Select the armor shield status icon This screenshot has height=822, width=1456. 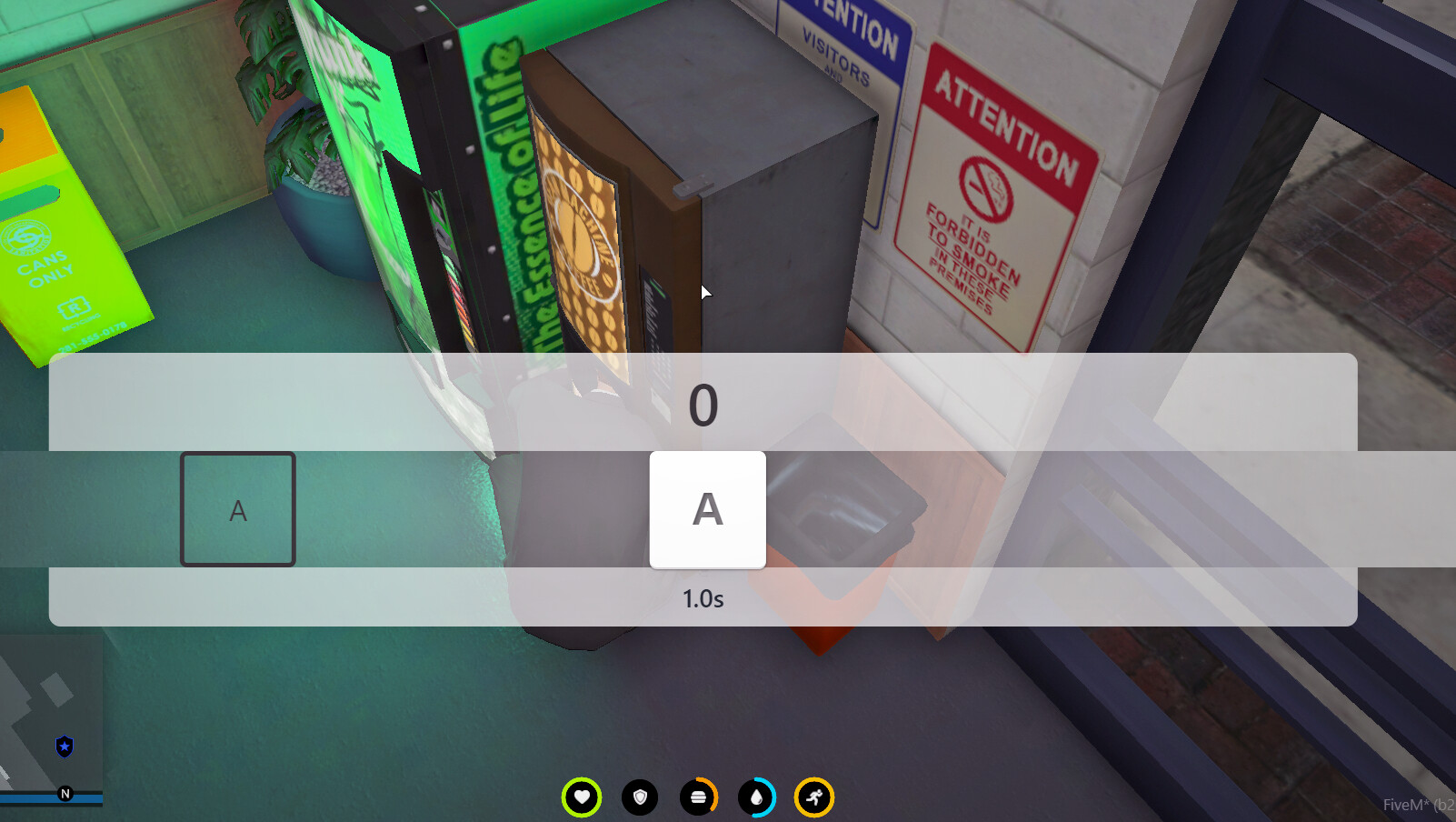click(x=642, y=796)
